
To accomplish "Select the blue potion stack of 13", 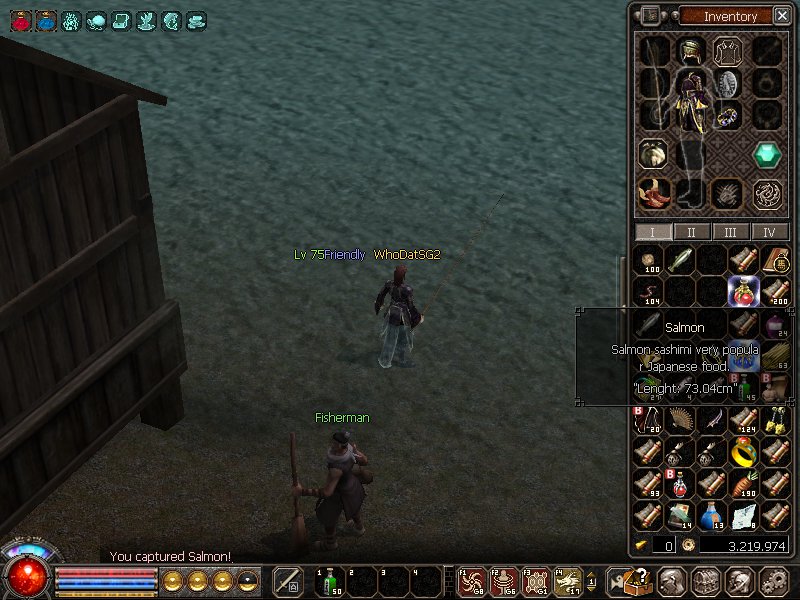I will click(711, 517).
